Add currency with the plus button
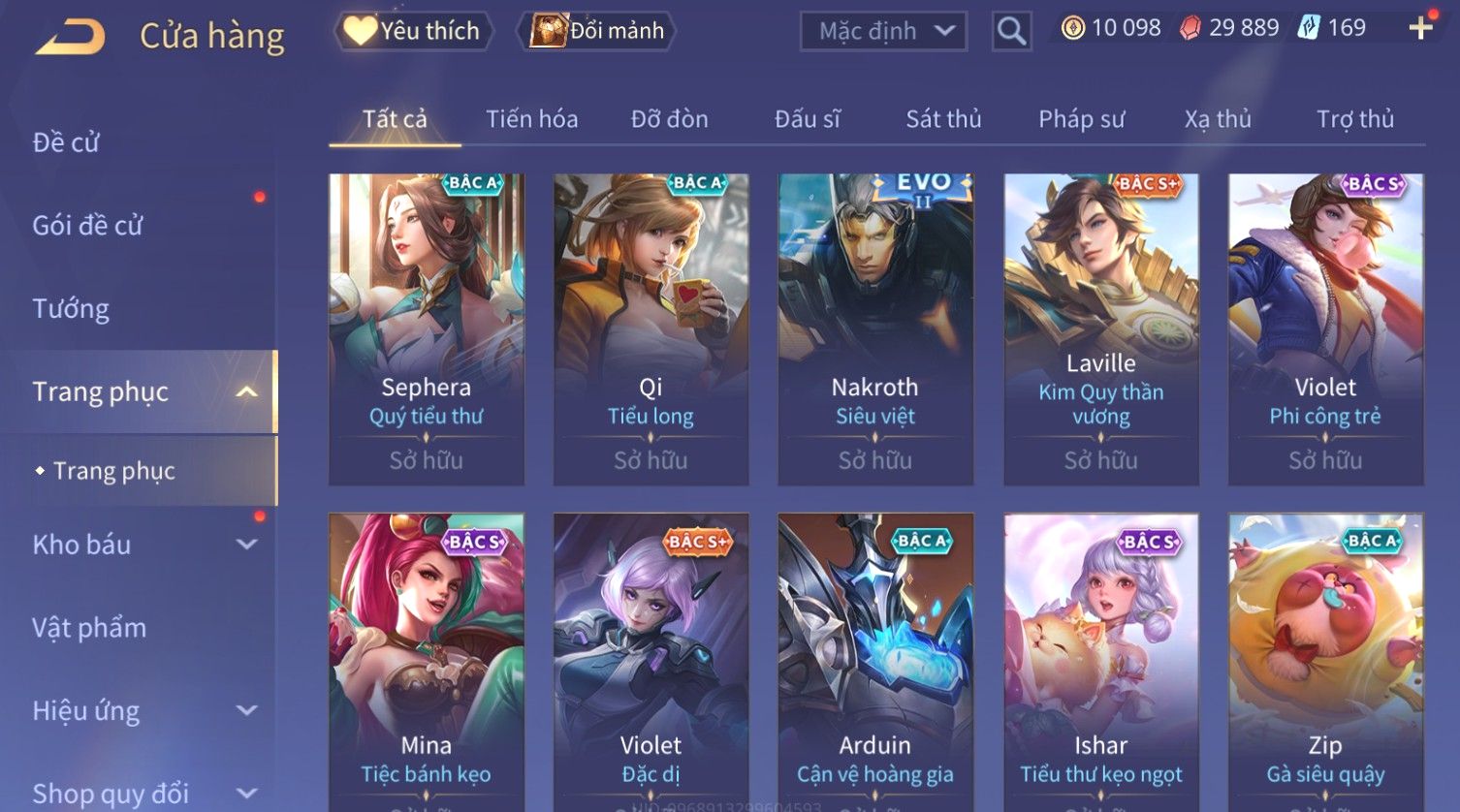 tap(1420, 28)
